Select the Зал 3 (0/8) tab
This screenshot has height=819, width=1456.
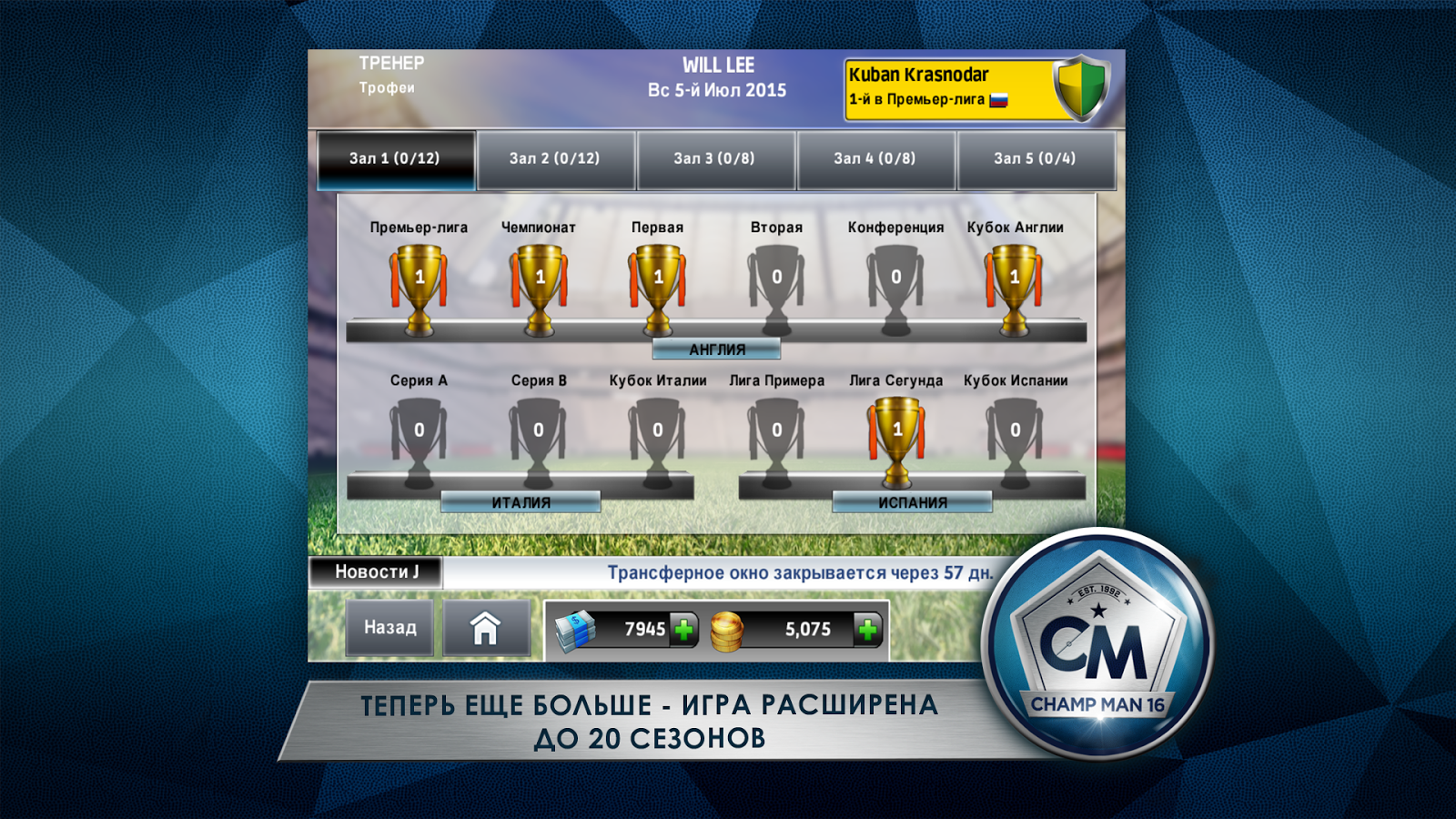click(715, 159)
